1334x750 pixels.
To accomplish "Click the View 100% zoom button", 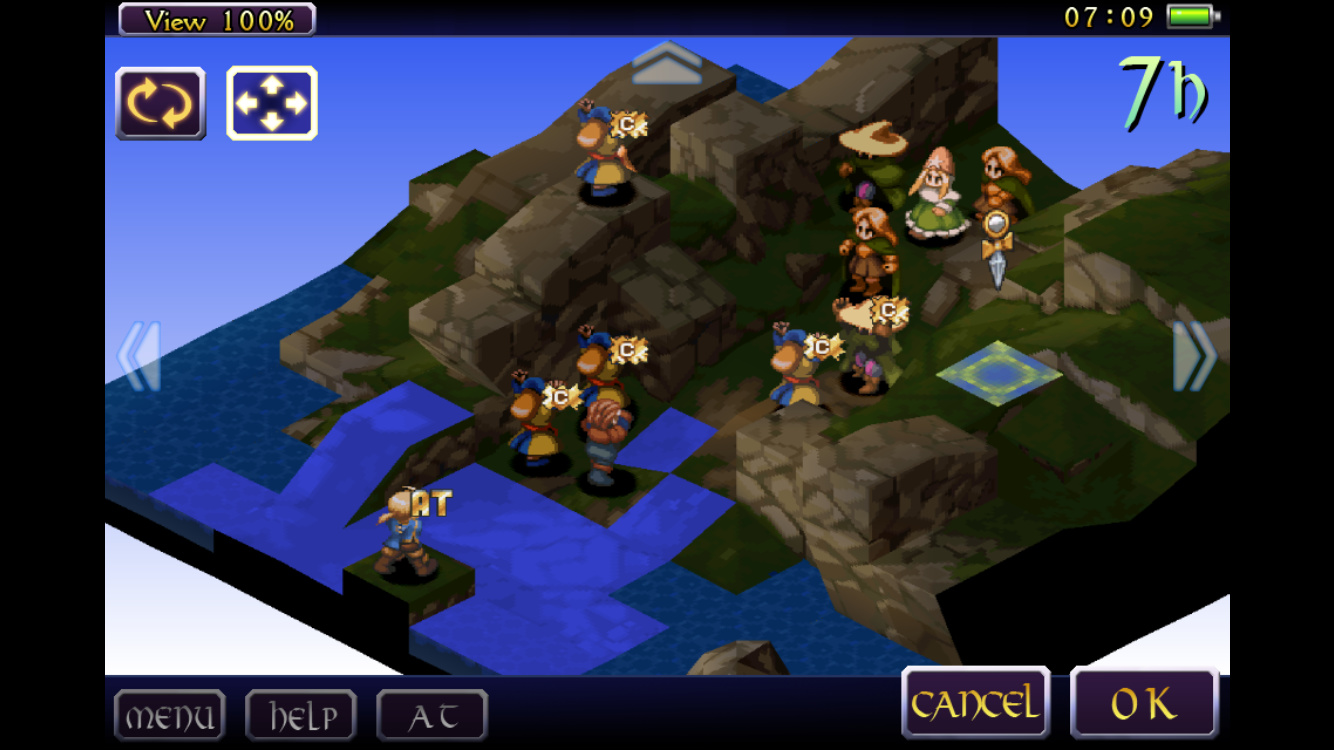I will pyautogui.click(x=217, y=19).
